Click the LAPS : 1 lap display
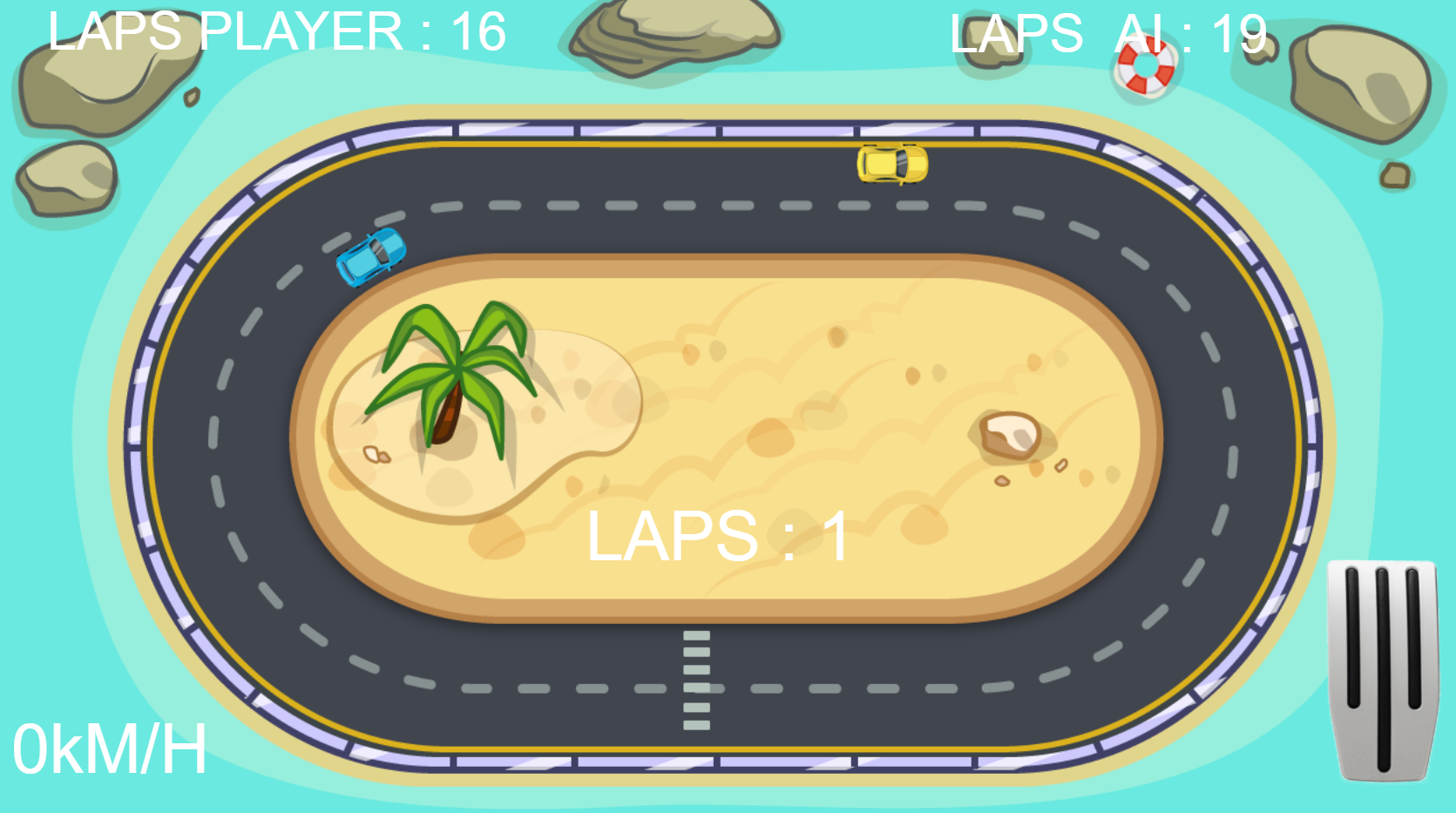Image resolution: width=1456 pixels, height=813 pixels. (718, 535)
